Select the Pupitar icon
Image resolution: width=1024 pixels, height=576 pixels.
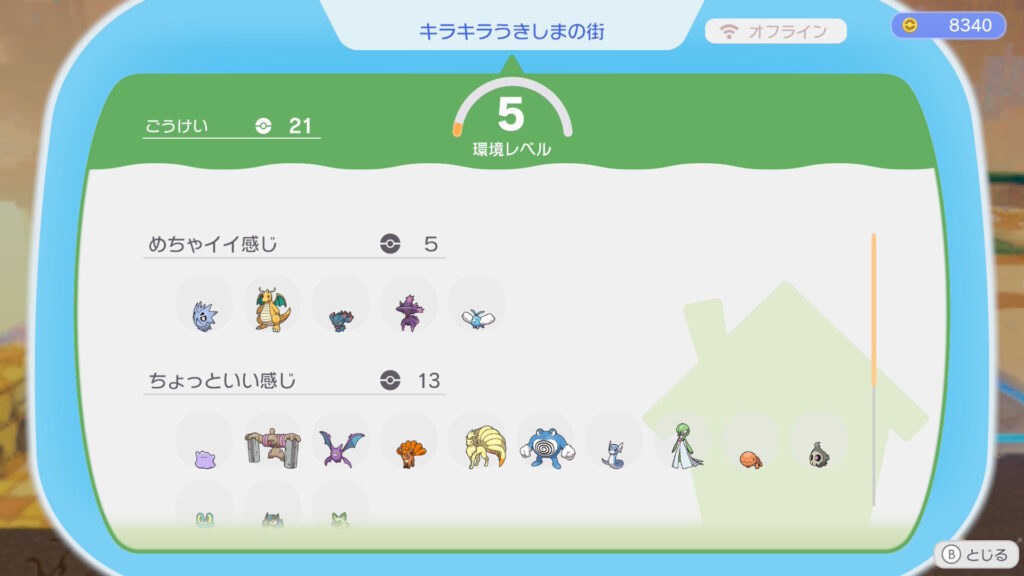pyautogui.click(x=204, y=315)
